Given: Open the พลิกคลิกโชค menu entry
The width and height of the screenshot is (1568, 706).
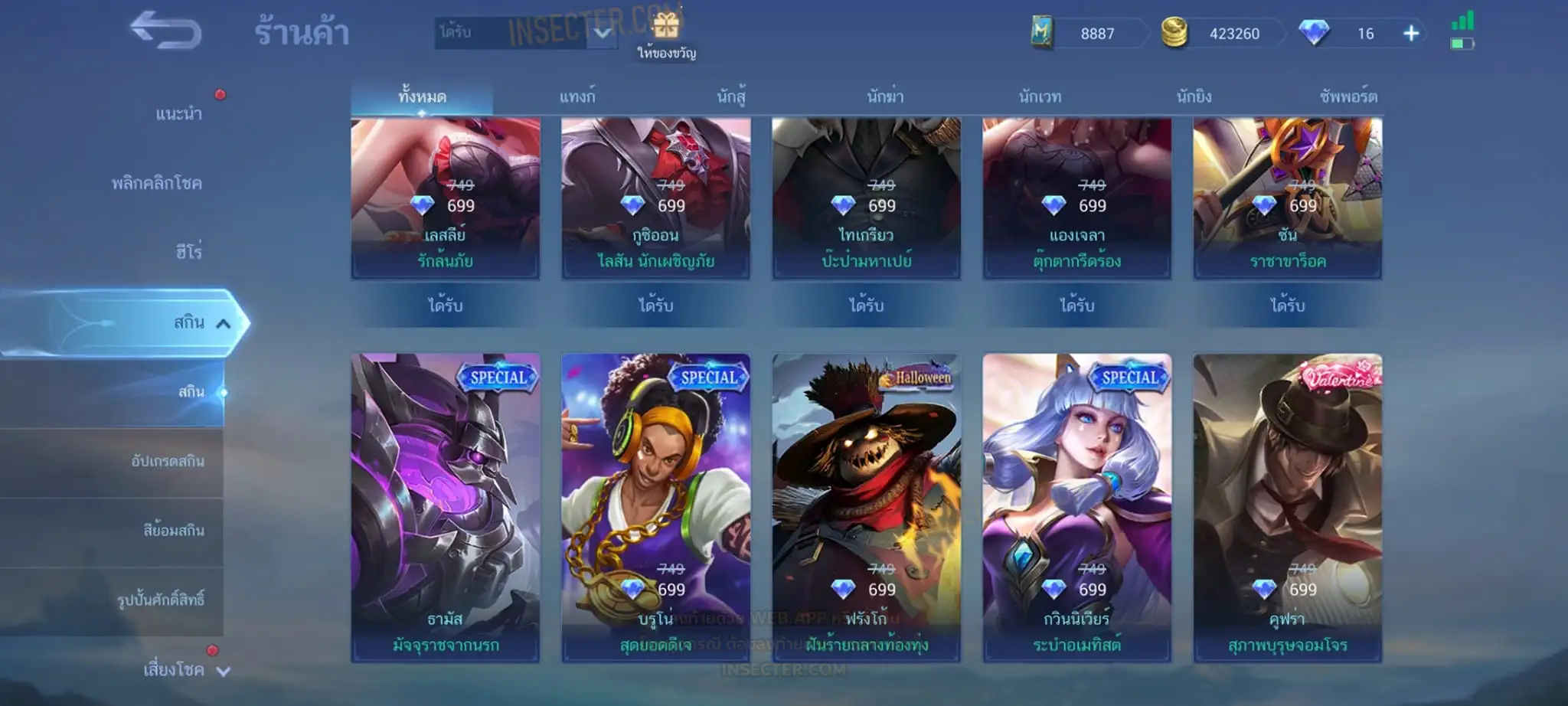Looking at the screenshot, I should 157,183.
